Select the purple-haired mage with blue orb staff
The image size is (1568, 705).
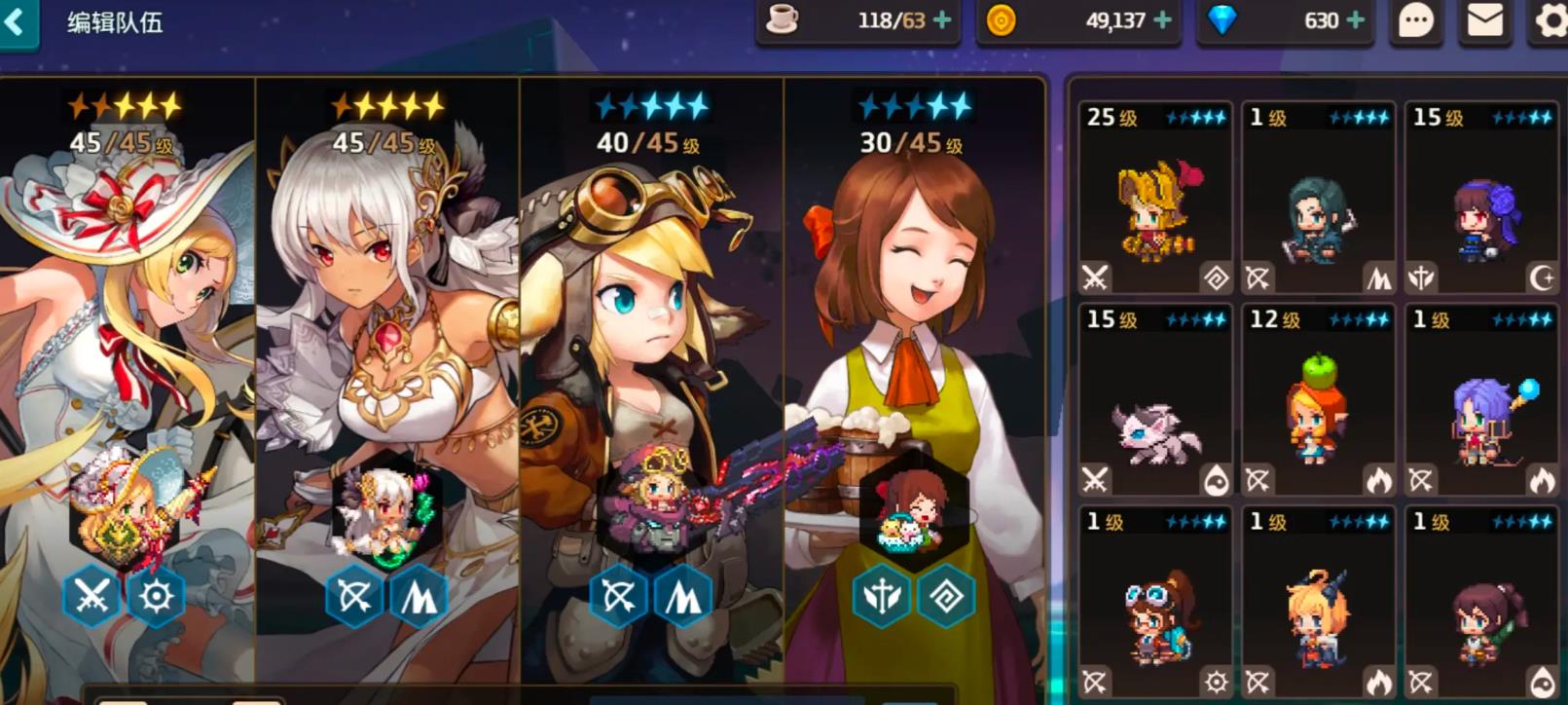(1481, 400)
